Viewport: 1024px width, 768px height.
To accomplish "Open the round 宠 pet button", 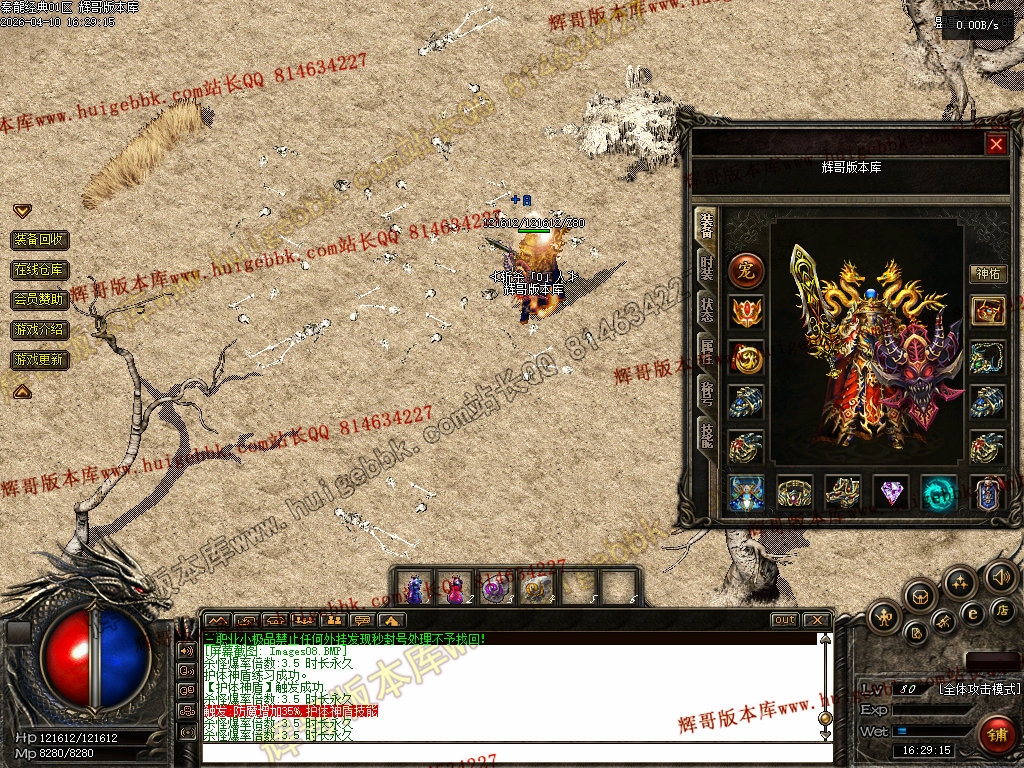I will tap(746, 270).
